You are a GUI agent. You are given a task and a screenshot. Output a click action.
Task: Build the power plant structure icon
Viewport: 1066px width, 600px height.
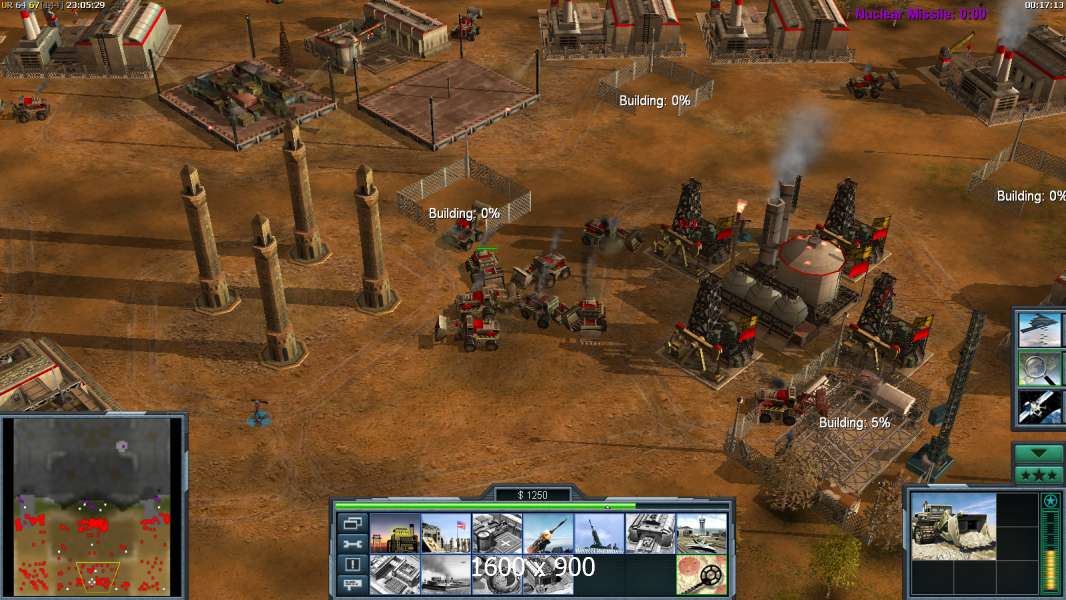(x=394, y=533)
